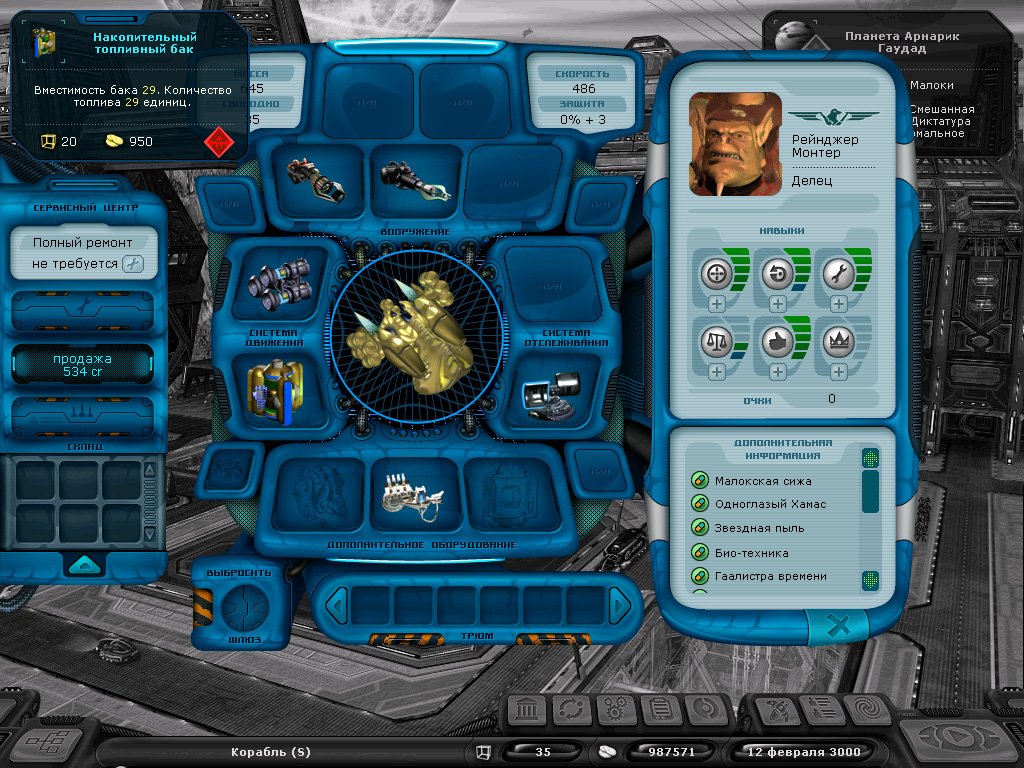Increase the accuracy crosshair skill
Image resolution: width=1024 pixels, height=768 pixels.
pyautogui.click(x=717, y=304)
